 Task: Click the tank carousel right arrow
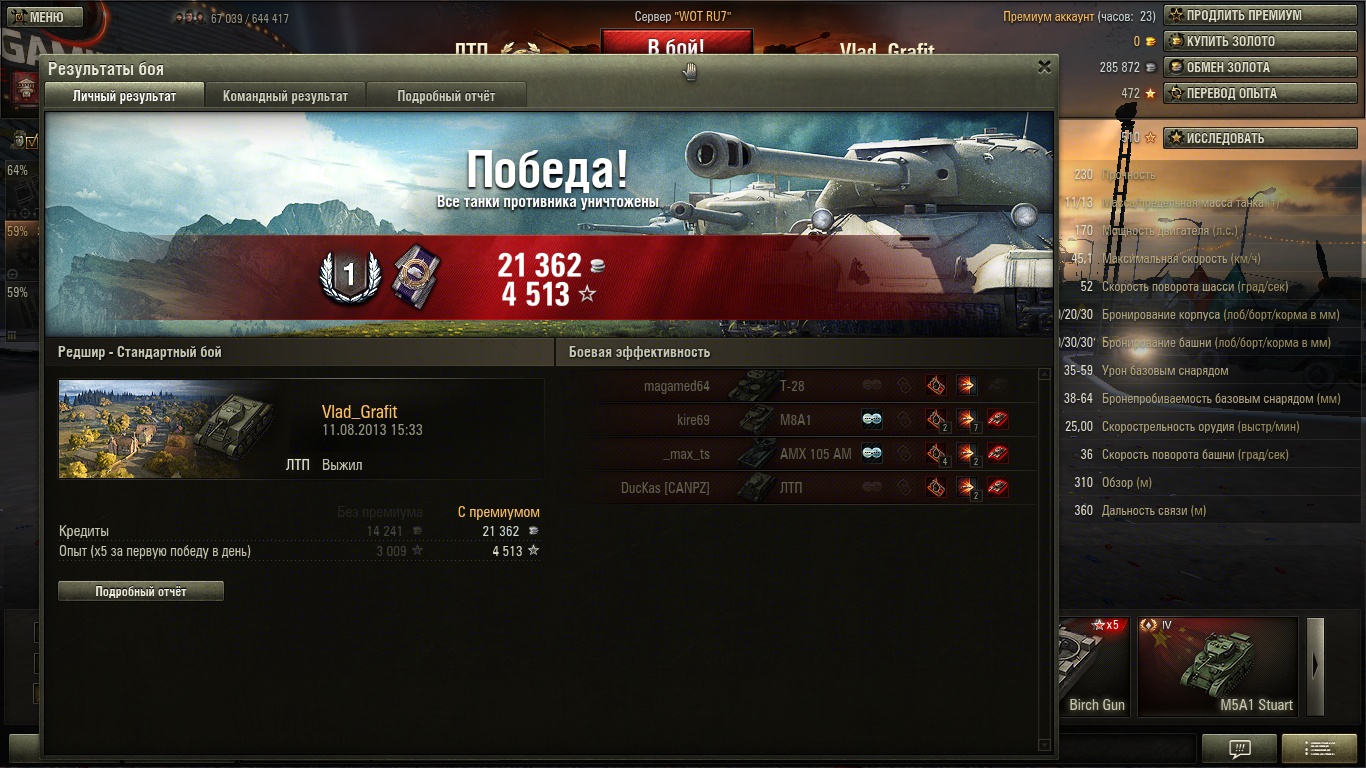(x=1315, y=666)
